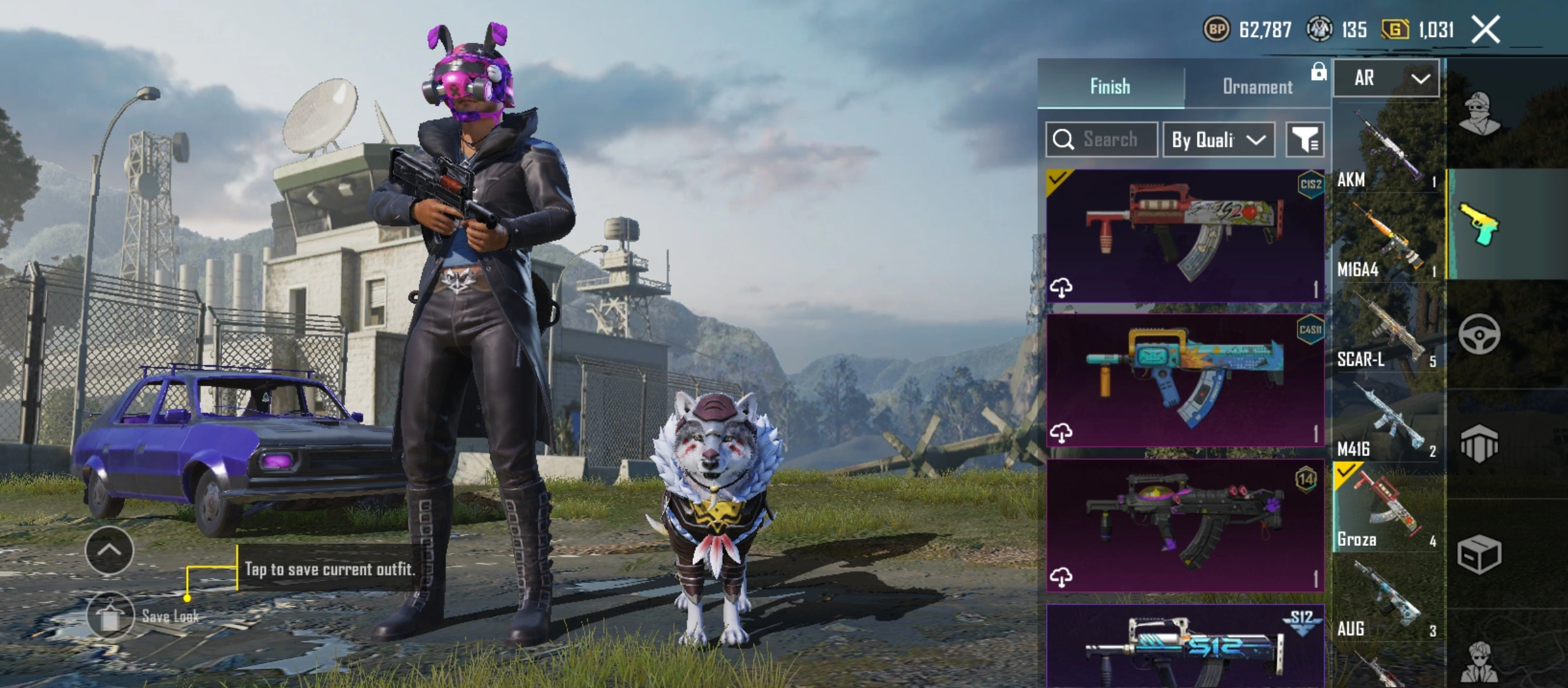This screenshot has height=688, width=1568.
Task: Select AUG in the weapon list
Action: coord(1388,602)
